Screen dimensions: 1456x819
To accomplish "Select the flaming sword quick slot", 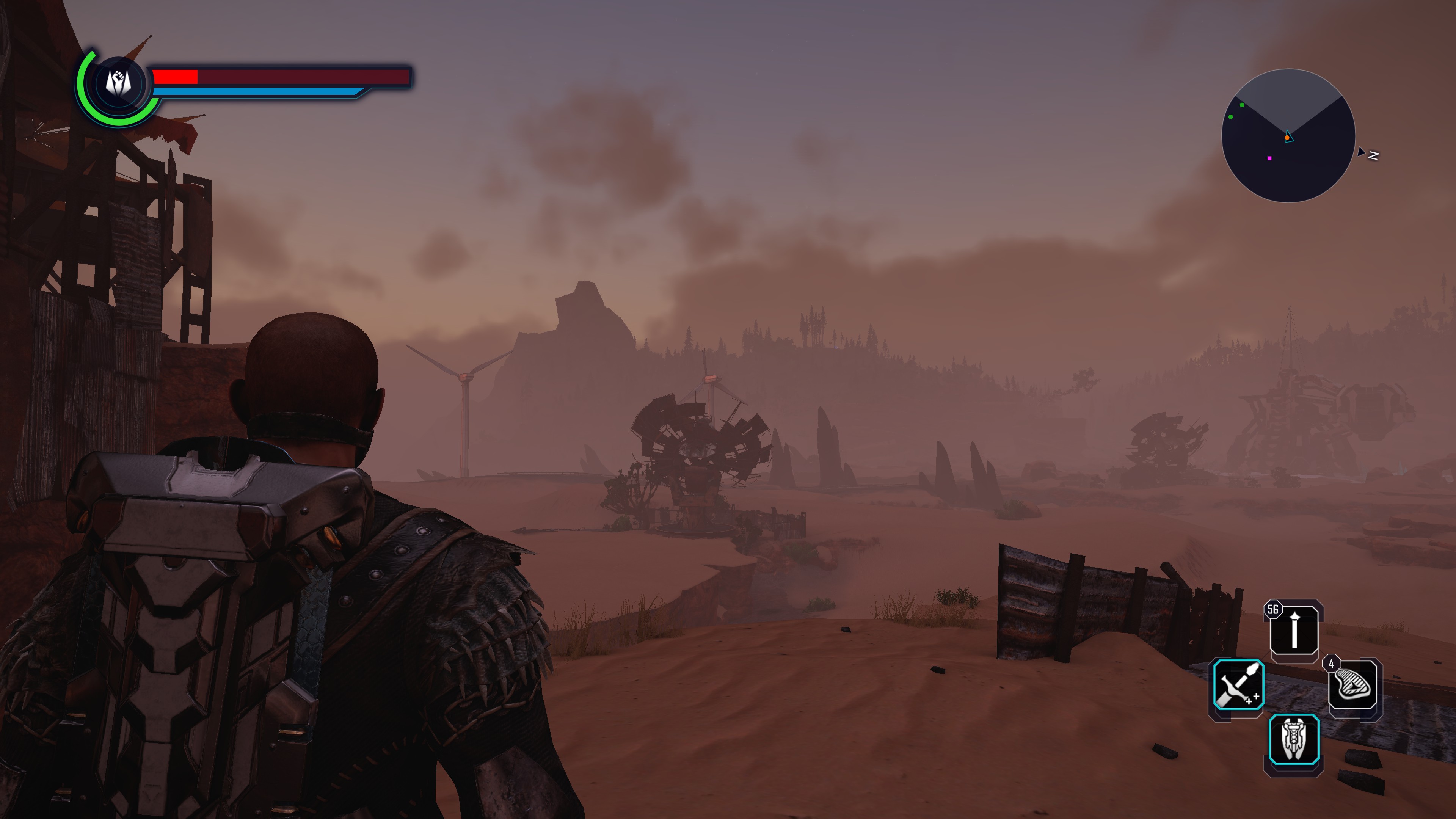I will click(x=1238, y=684).
